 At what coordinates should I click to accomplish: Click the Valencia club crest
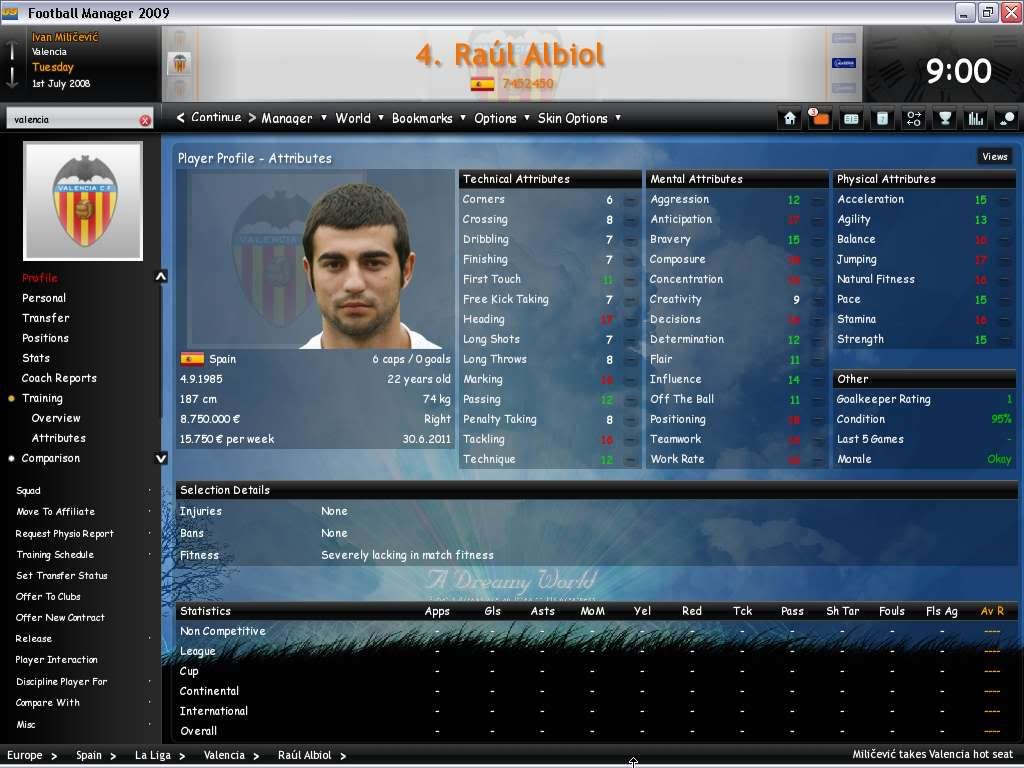tap(83, 201)
